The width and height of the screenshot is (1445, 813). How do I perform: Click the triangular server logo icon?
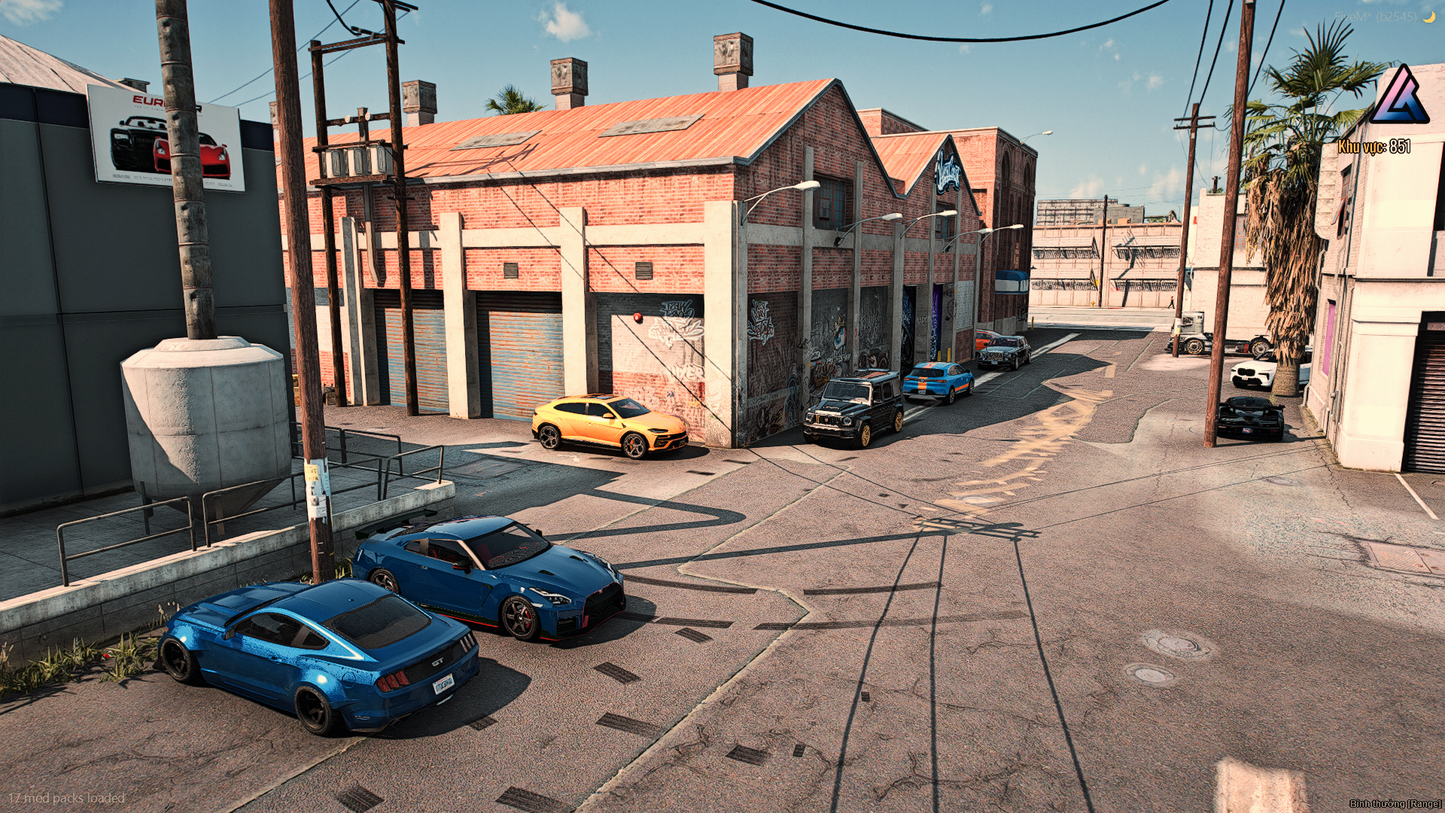[x=1398, y=96]
